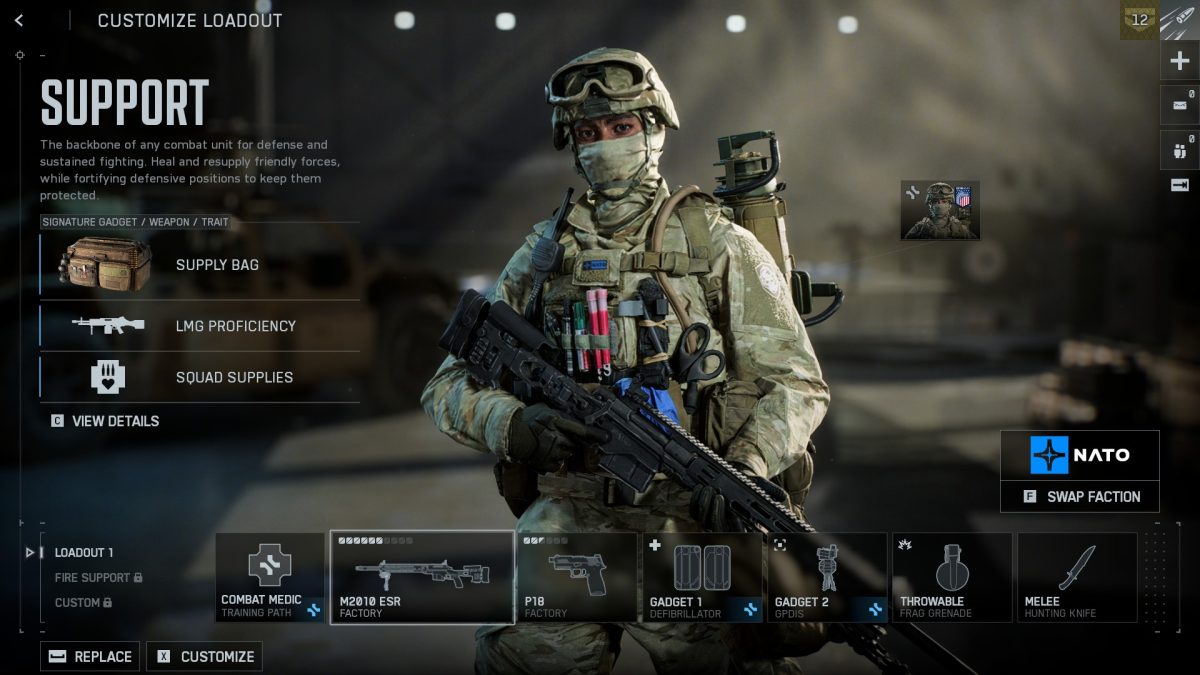
Task: Go back using the top-left arrow
Action: [x=19, y=20]
